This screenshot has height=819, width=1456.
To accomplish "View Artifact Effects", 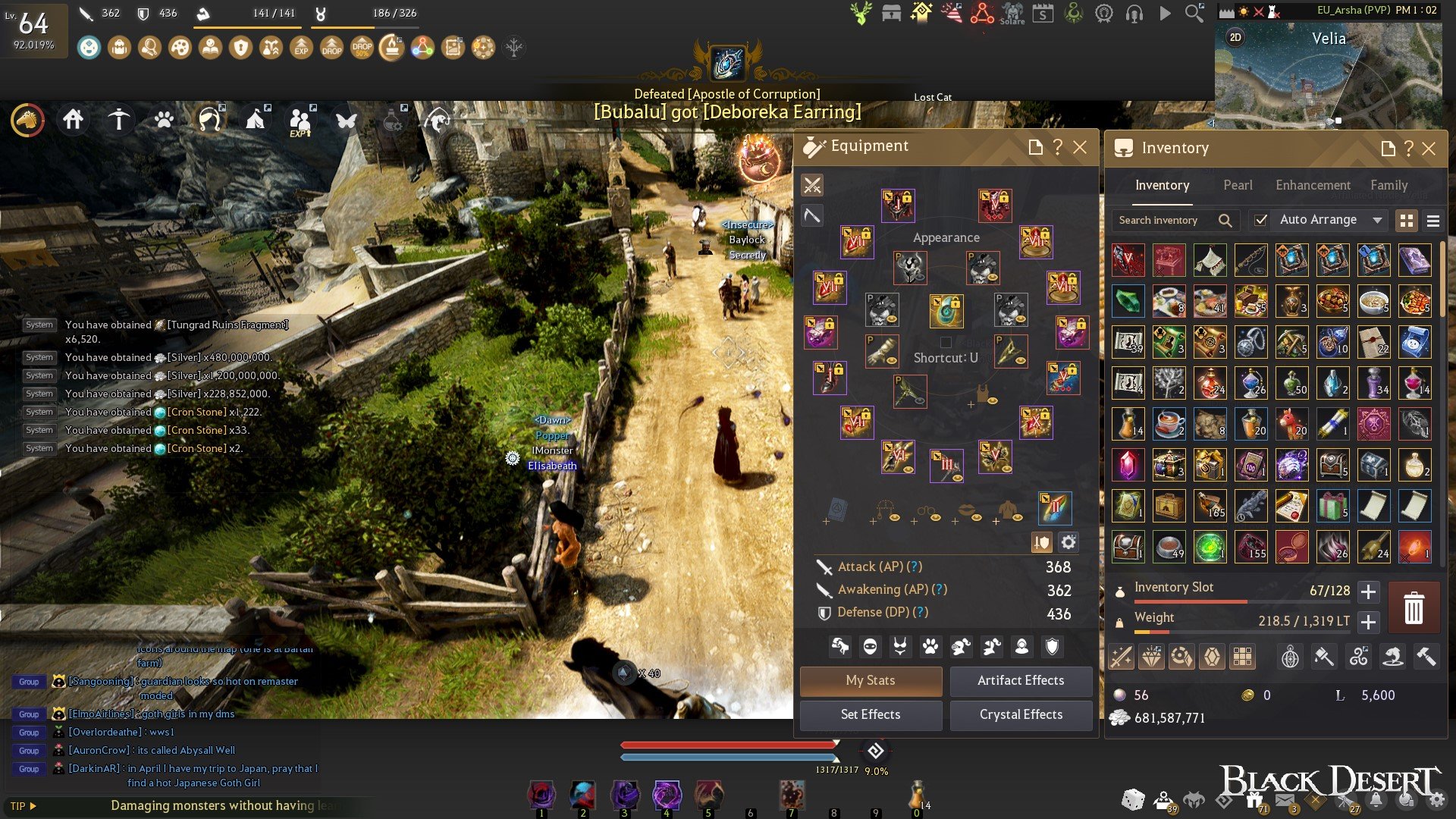I will click(1021, 680).
